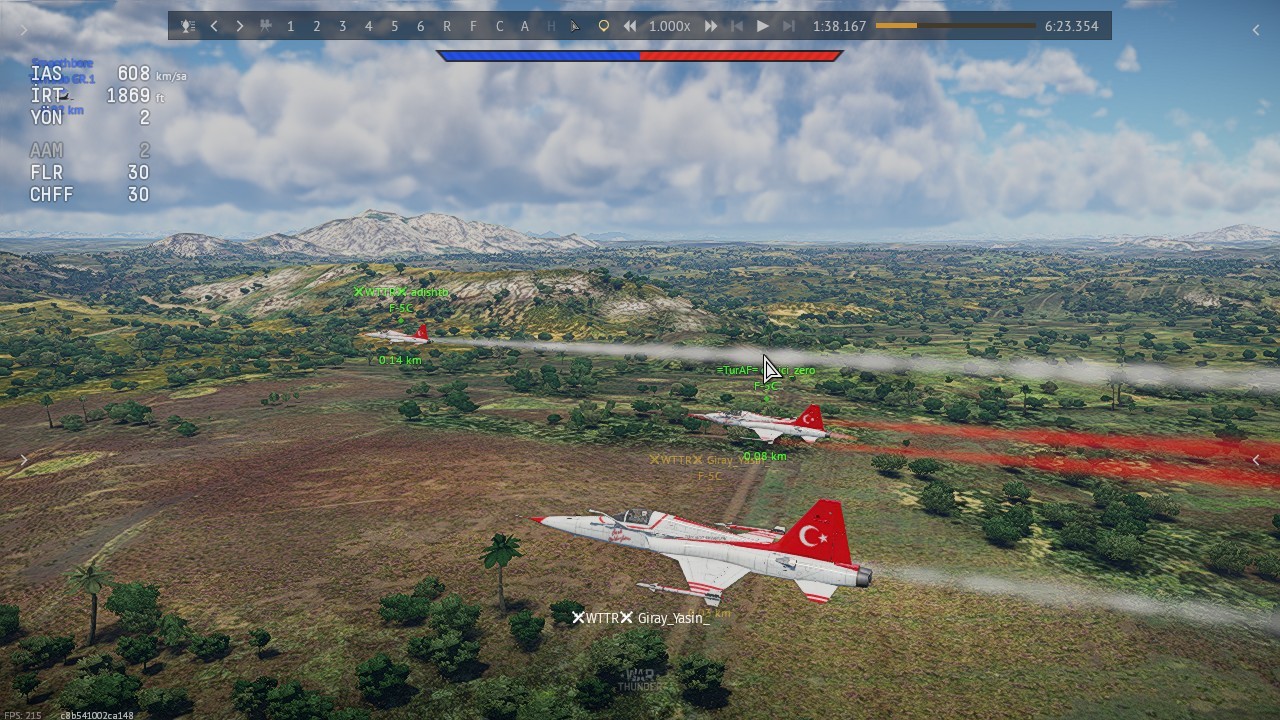This screenshot has height=720, width=1280.
Task: Switch to camera preset 1
Action: tap(291, 26)
